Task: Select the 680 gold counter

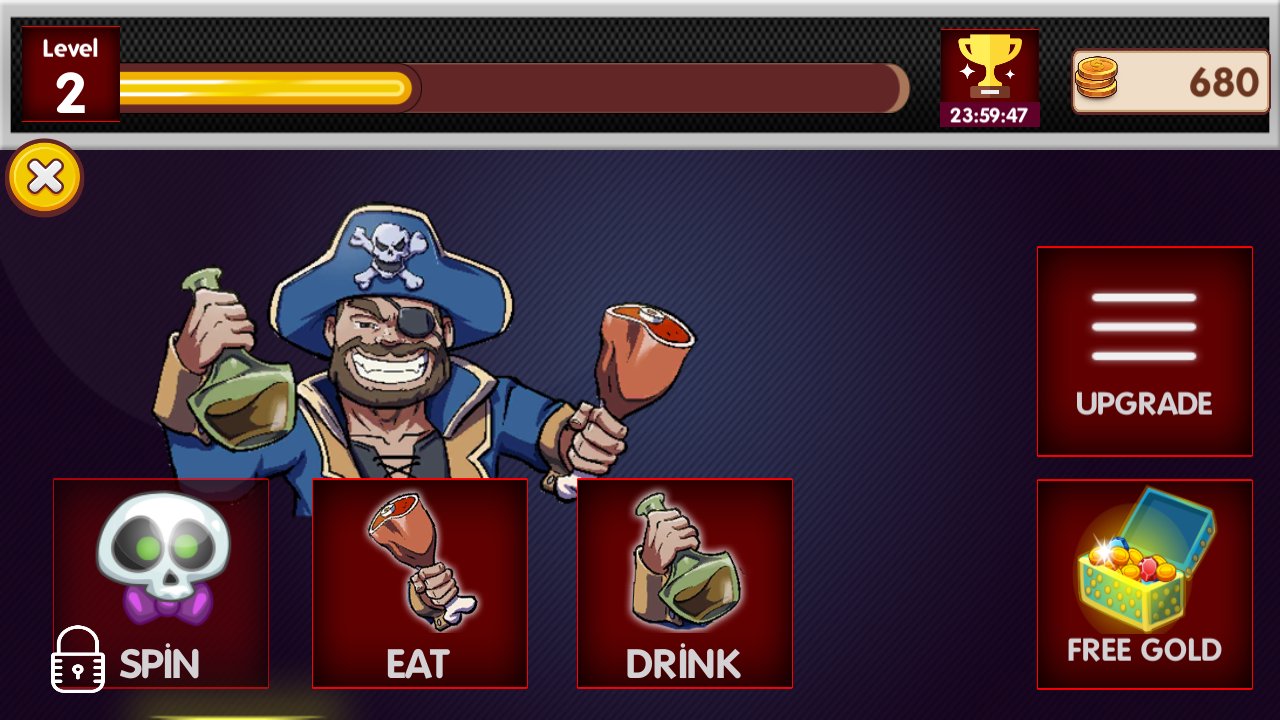Action: (1225, 78)
